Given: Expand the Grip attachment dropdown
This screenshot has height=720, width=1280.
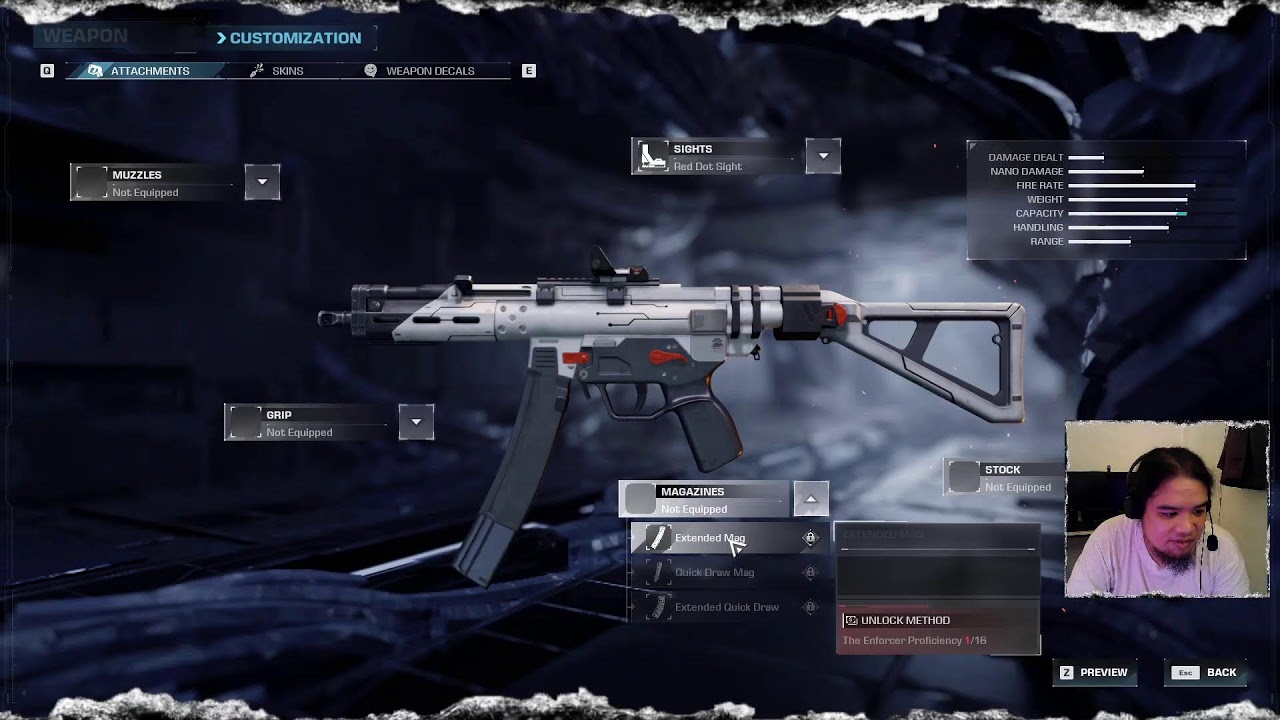Looking at the screenshot, I should [x=416, y=422].
